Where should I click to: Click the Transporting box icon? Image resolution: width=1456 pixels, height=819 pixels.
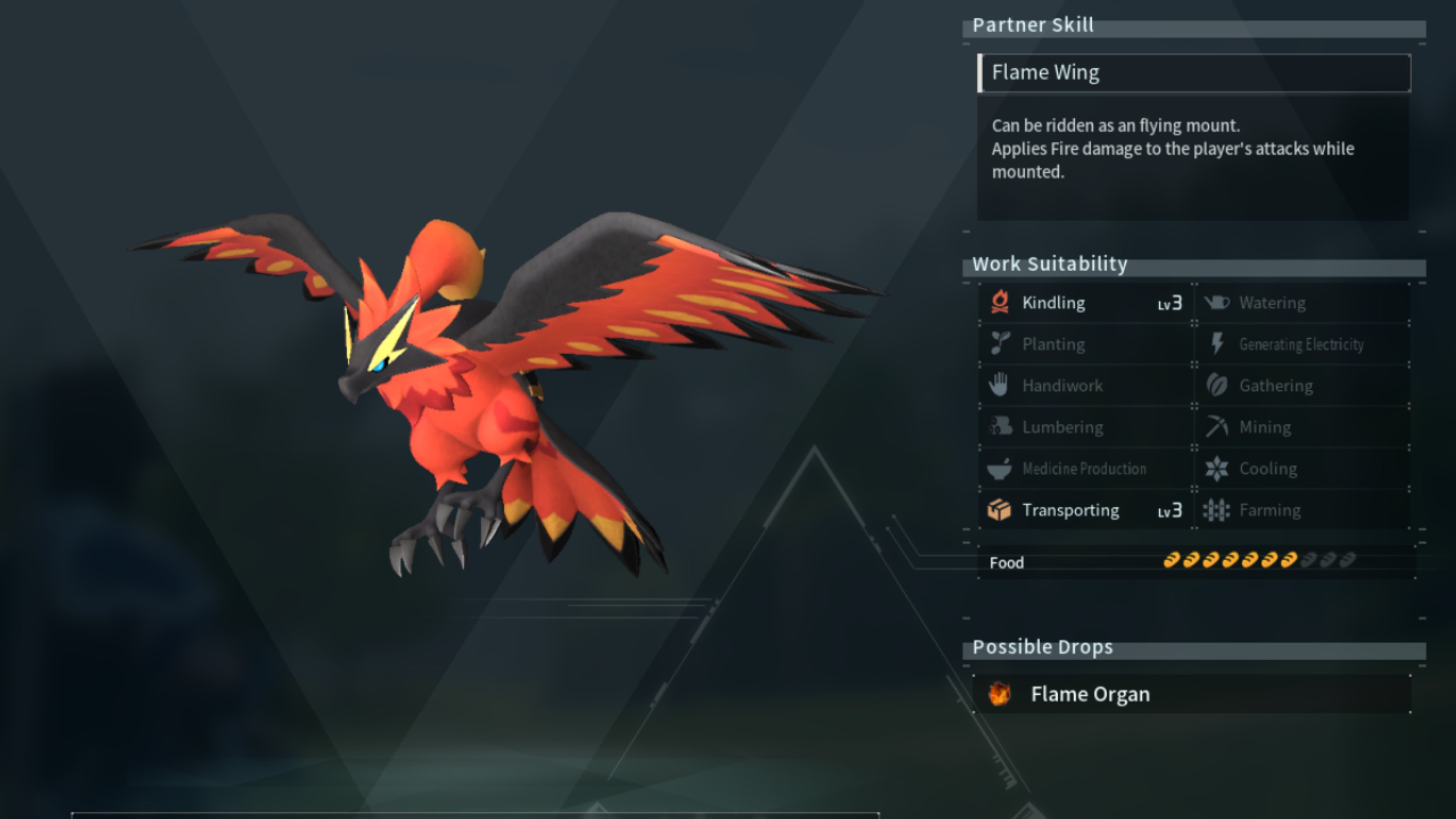[1000, 510]
